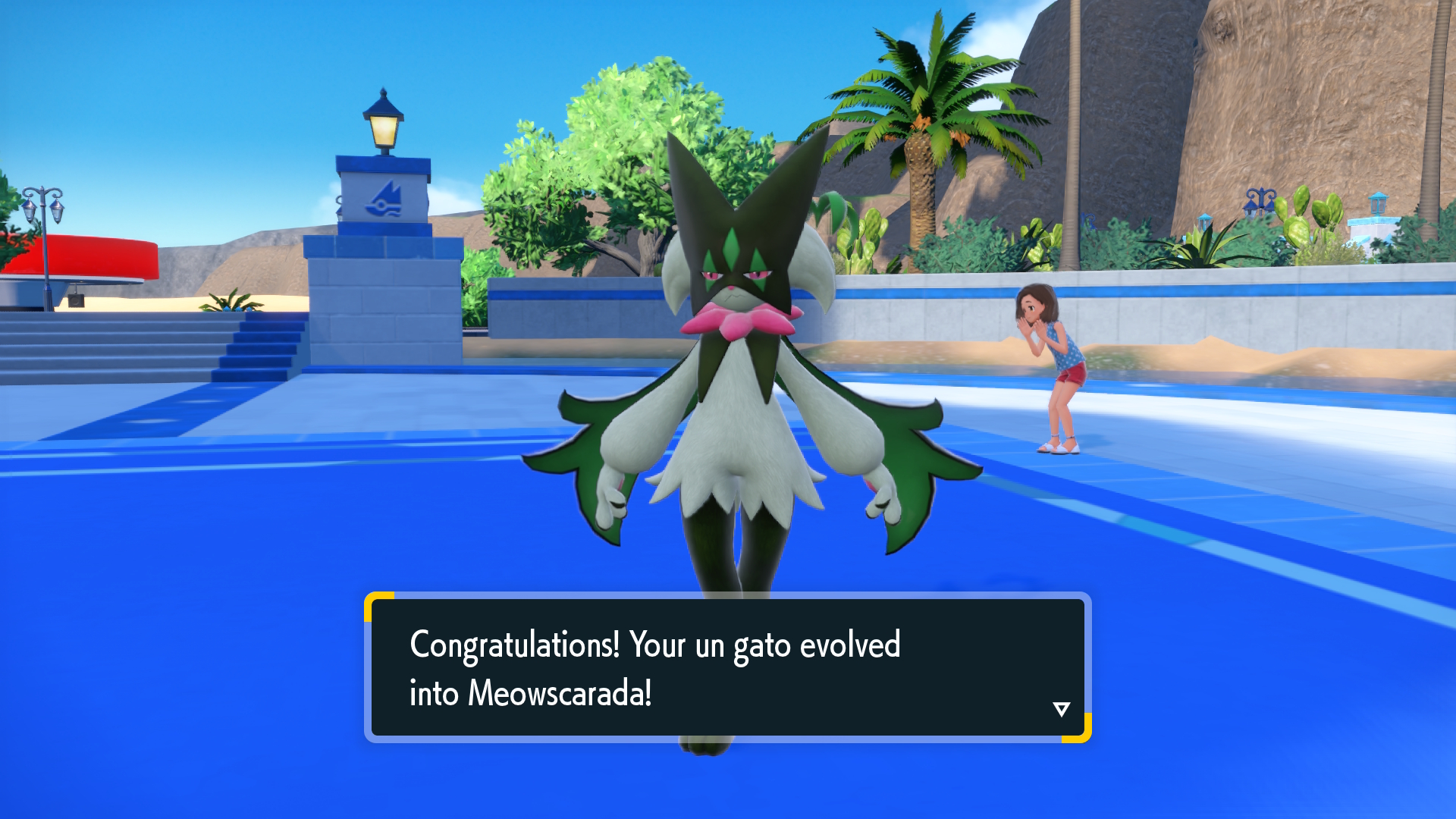Advance dialogue with the white arrow indicator
Screen dimensions: 1456x819
[1061, 709]
